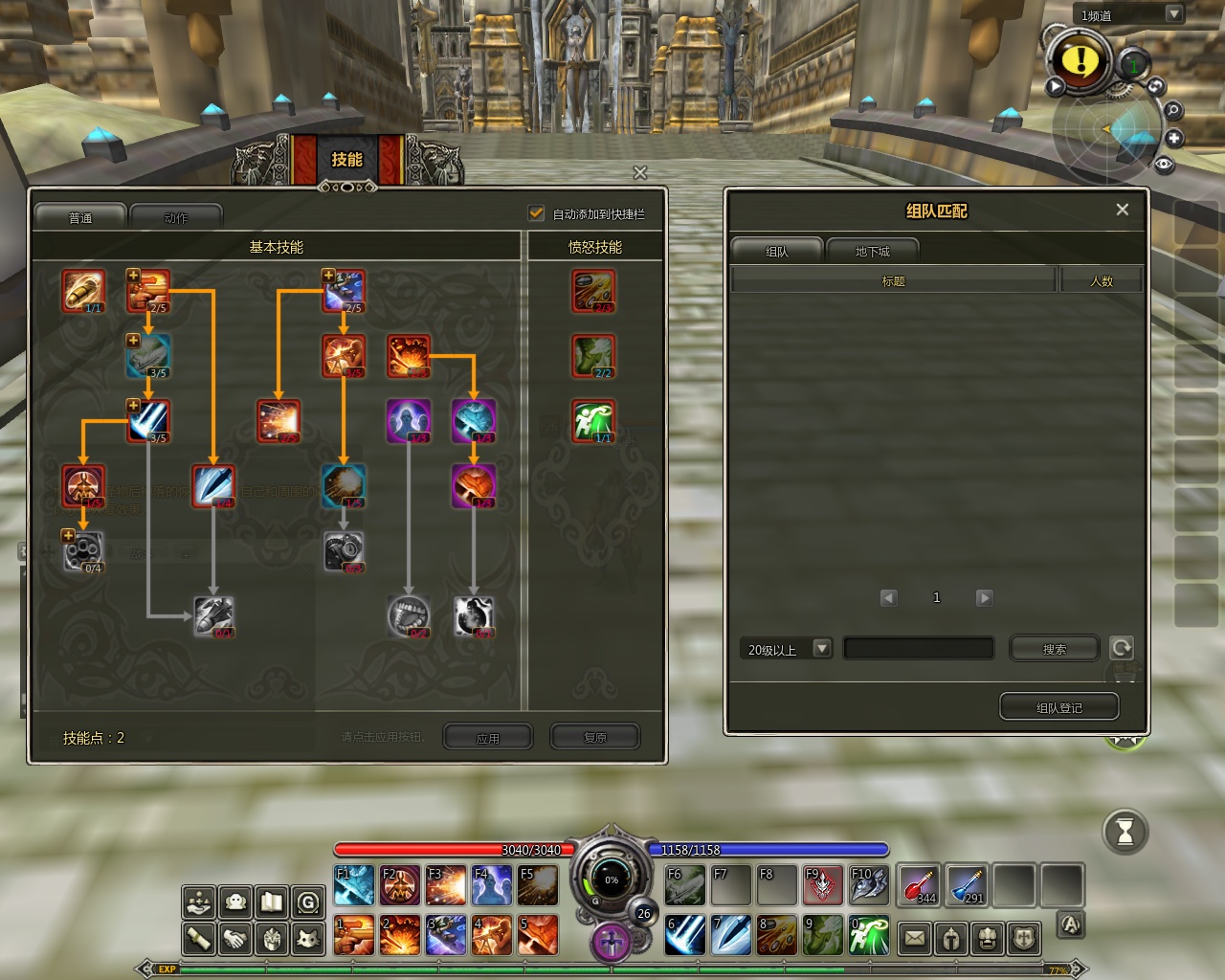Image resolution: width=1225 pixels, height=980 pixels.
Task: Open the mail envelope icon
Action: point(915,938)
